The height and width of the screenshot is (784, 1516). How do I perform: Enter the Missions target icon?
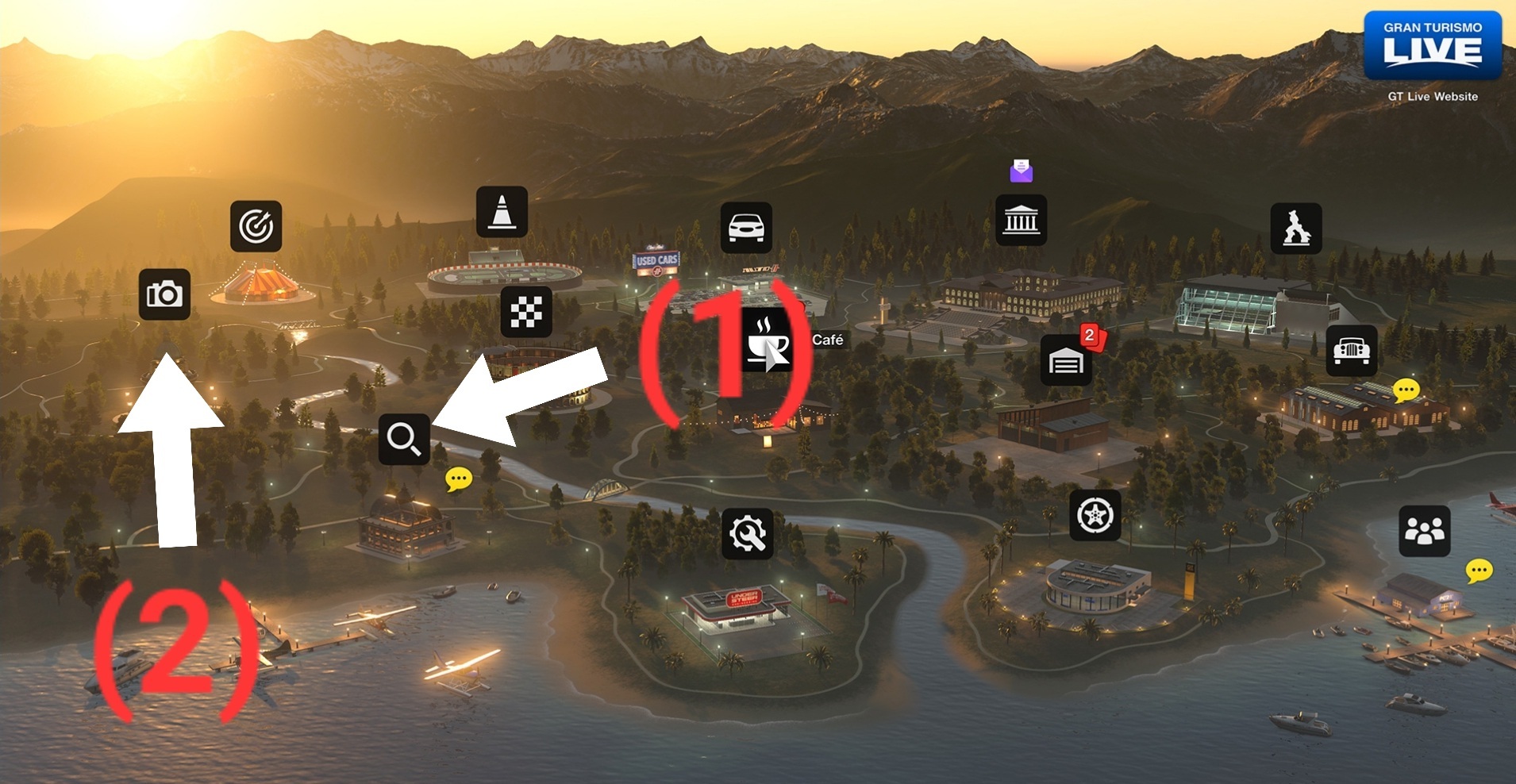click(256, 226)
